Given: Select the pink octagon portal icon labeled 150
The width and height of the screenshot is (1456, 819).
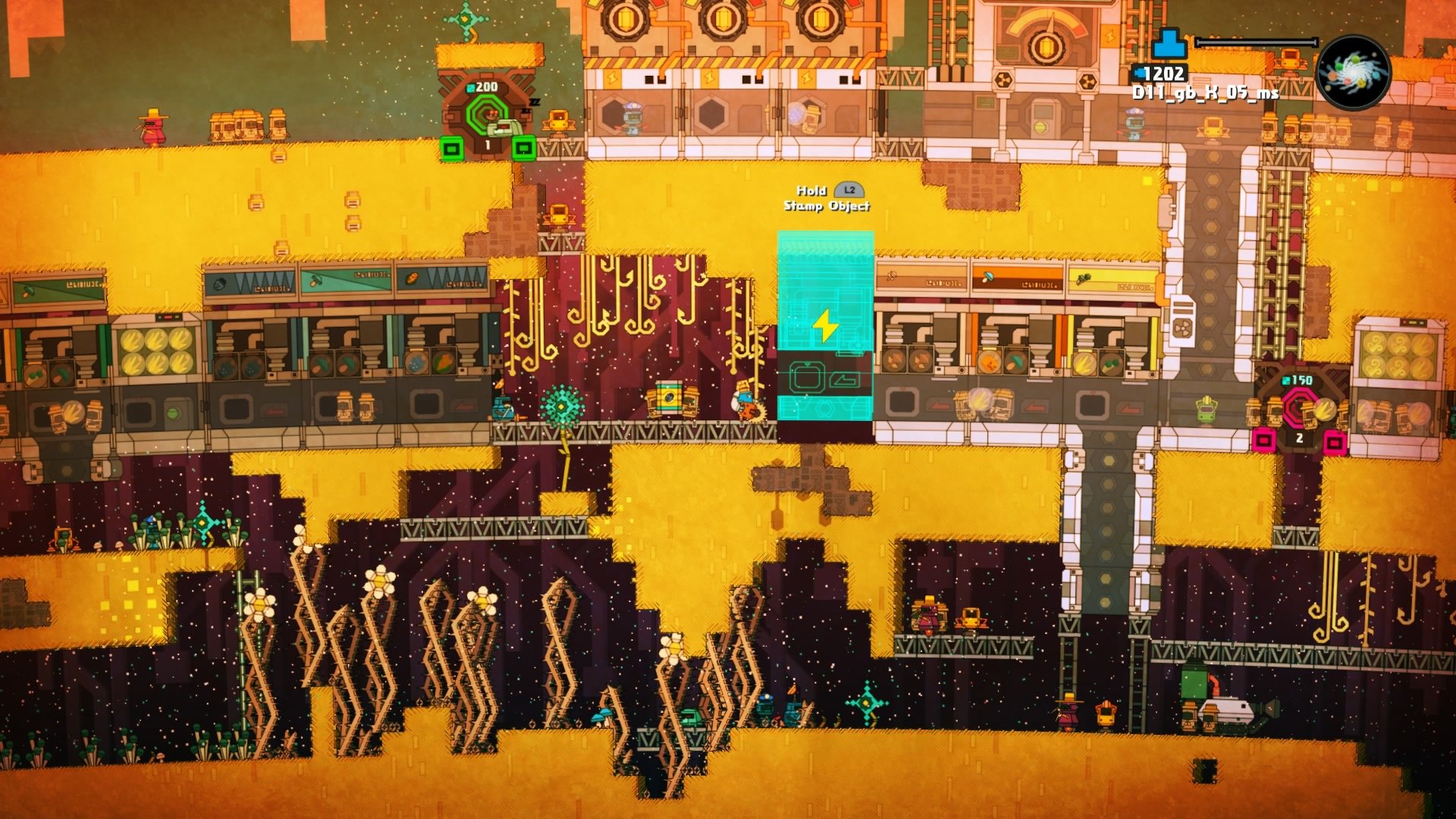Looking at the screenshot, I should (1298, 408).
